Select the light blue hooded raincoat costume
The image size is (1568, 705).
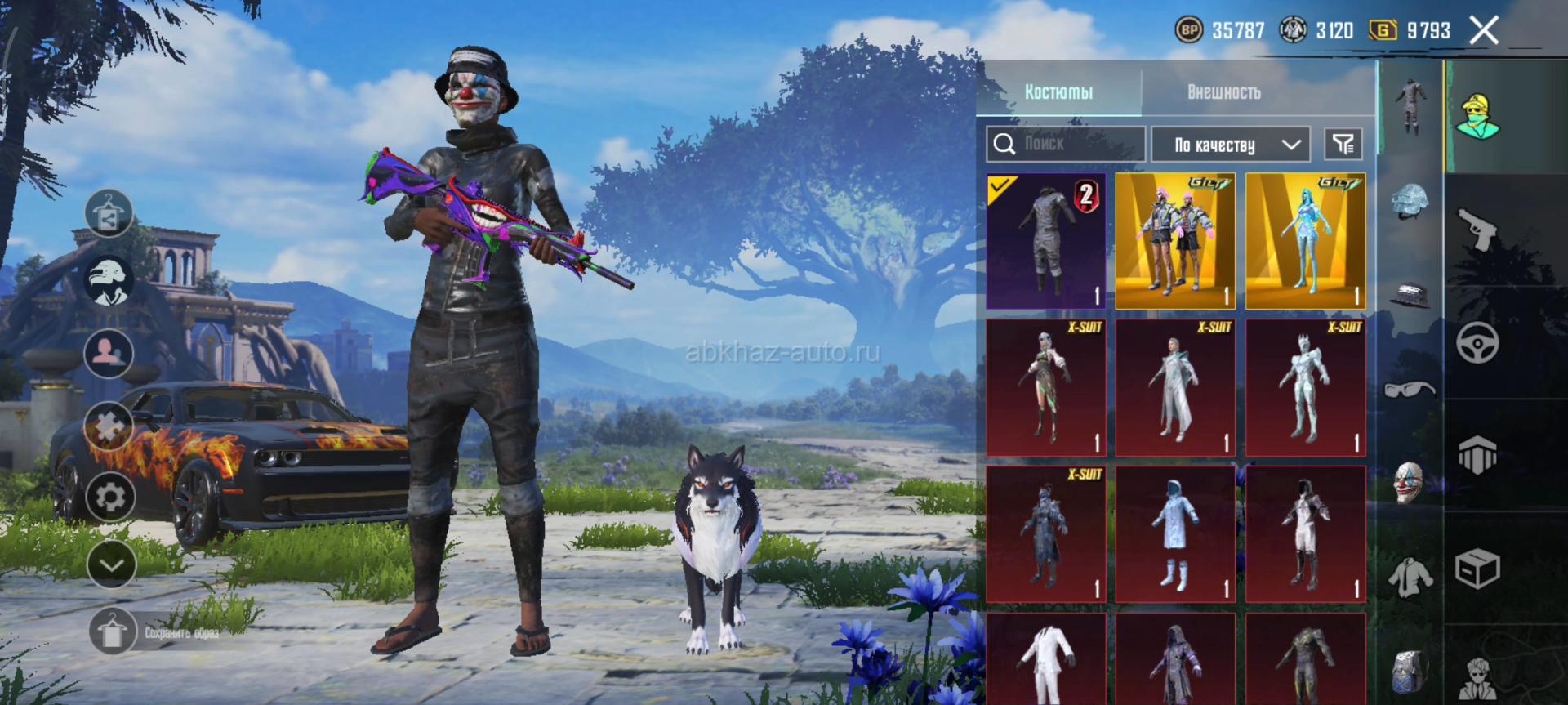(x=1175, y=534)
